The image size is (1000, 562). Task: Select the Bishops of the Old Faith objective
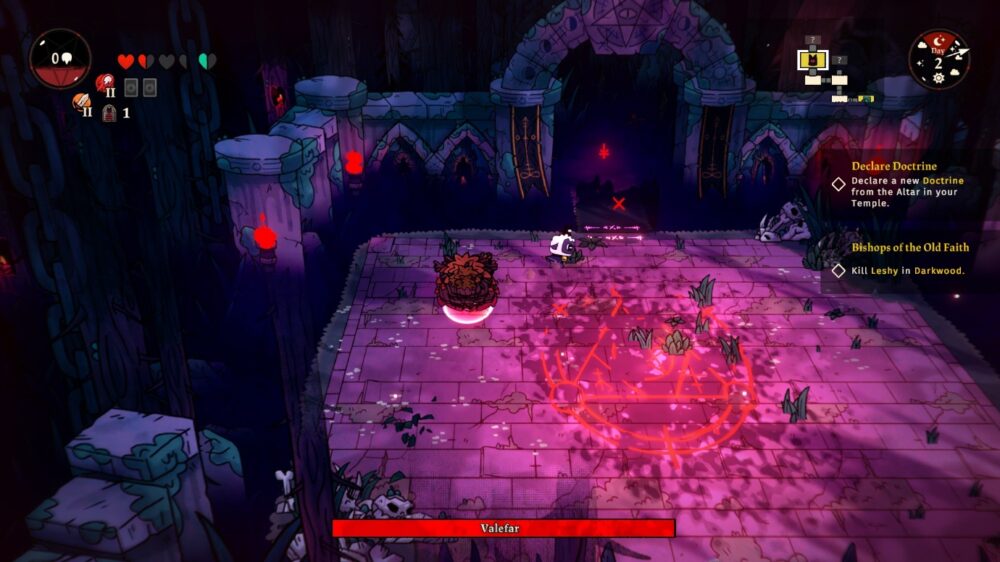[x=908, y=259]
